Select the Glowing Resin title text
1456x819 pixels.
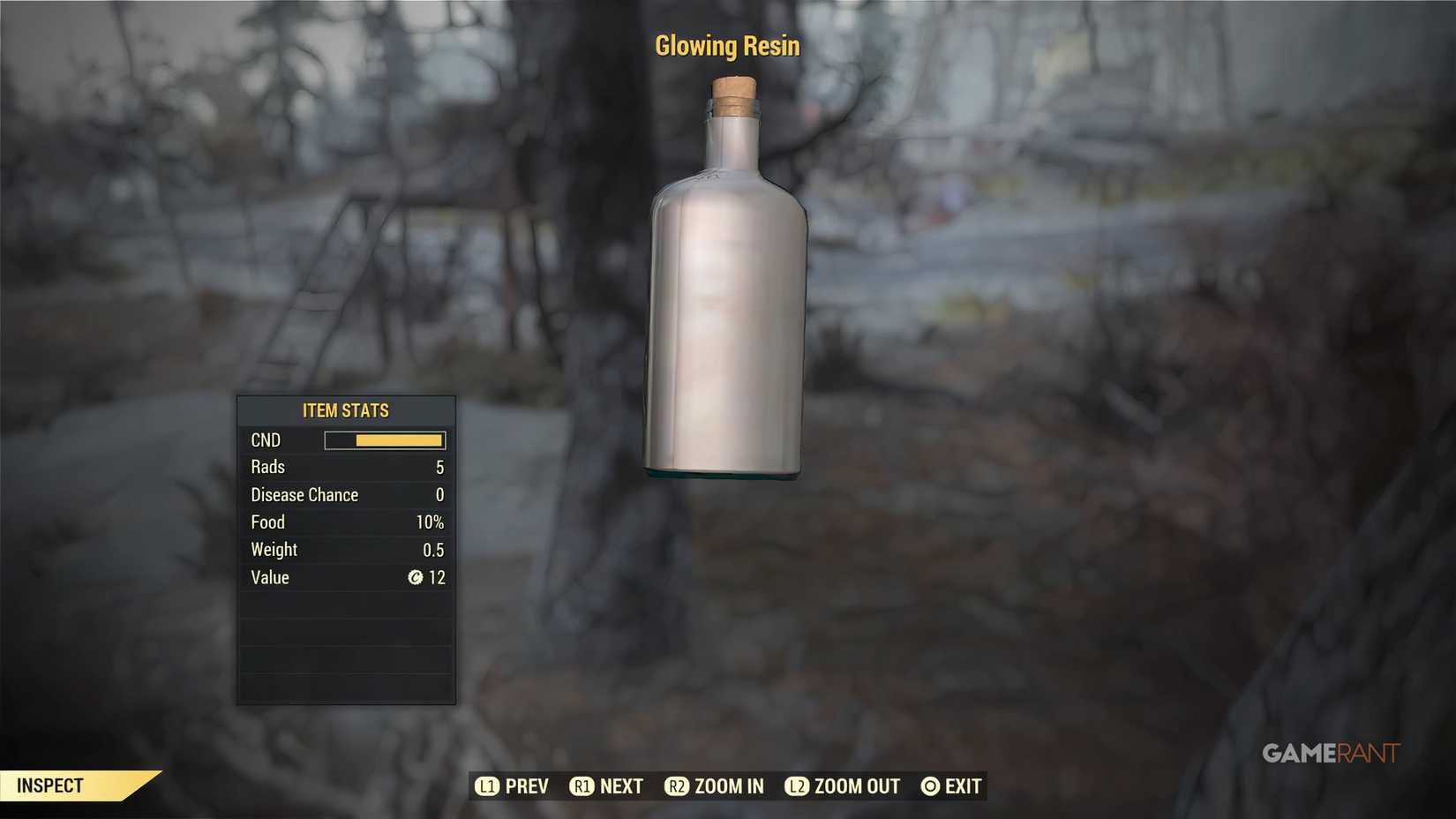tap(727, 45)
